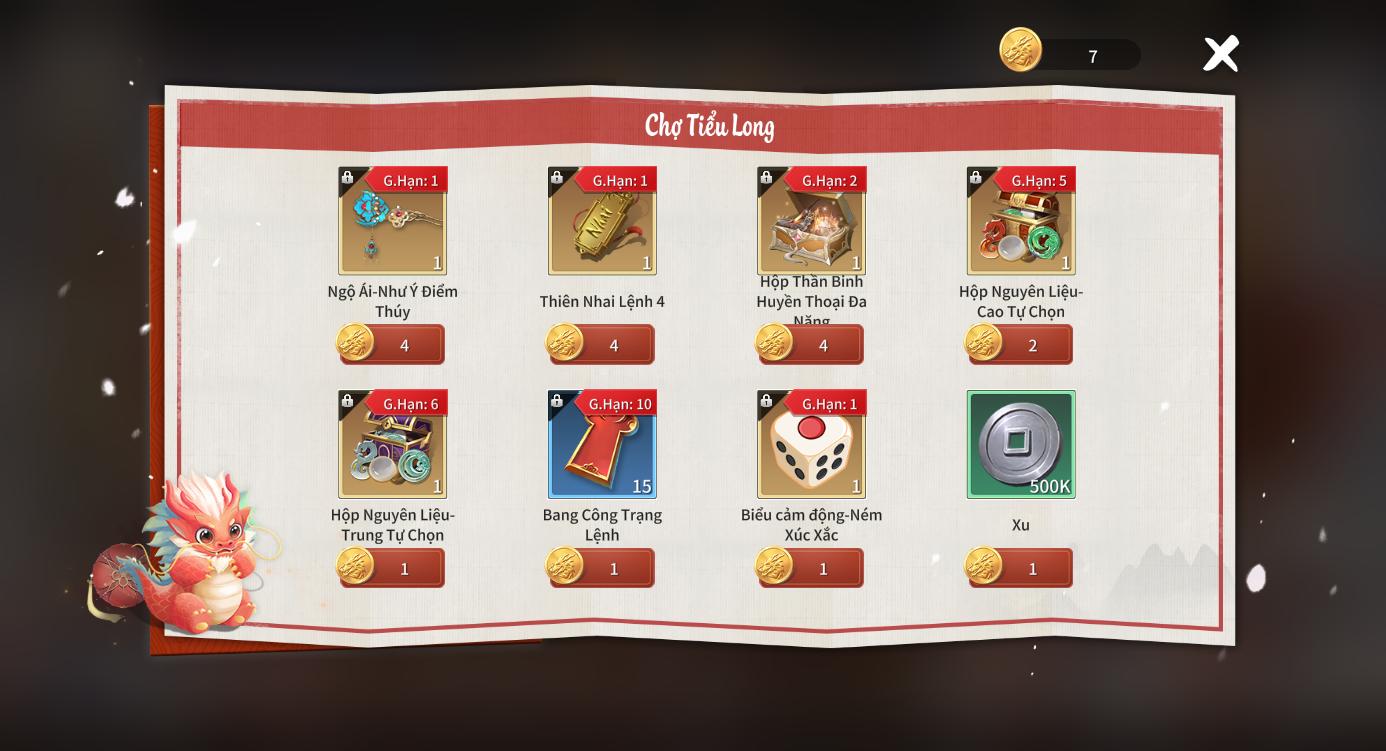Buy 500K Xu for 1 coin
Viewport: 1386px width, 751px height.
(1022, 569)
